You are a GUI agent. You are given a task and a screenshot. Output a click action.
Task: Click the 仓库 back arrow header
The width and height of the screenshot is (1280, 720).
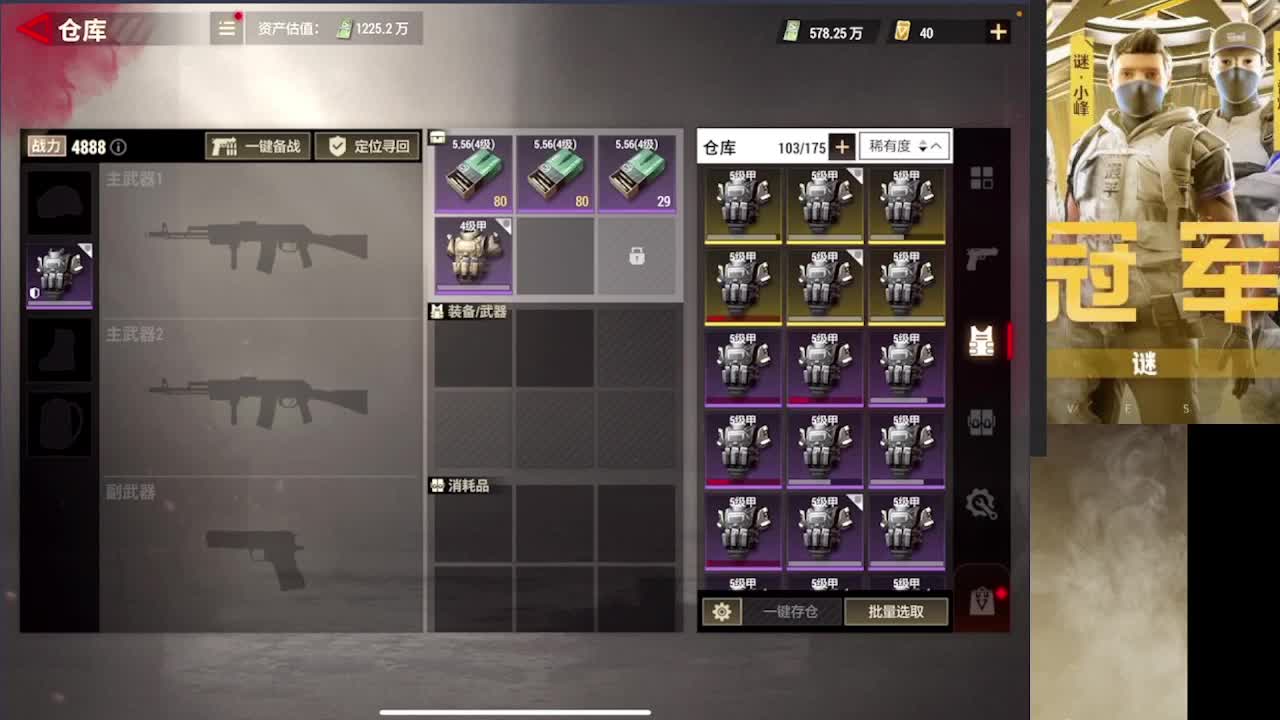click(35, 29)
